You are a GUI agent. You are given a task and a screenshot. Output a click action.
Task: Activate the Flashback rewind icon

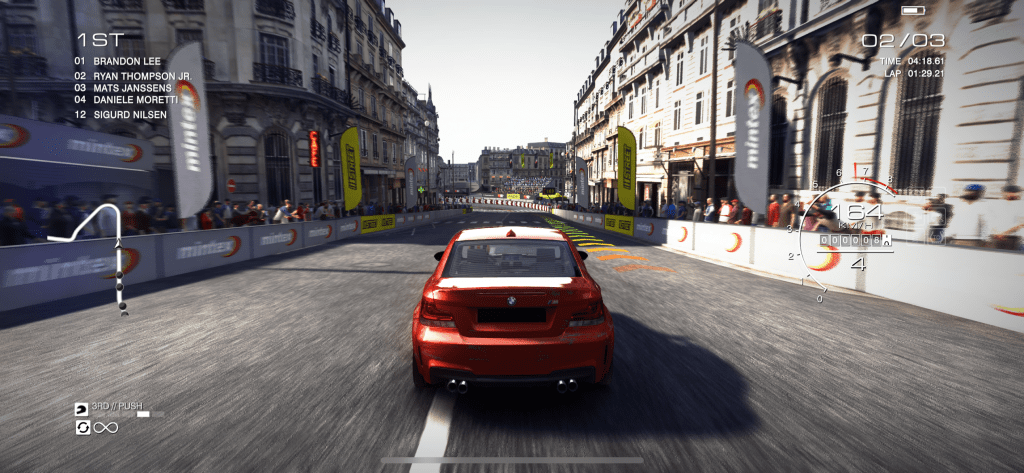pyautogui.click(x=81, y=428)
